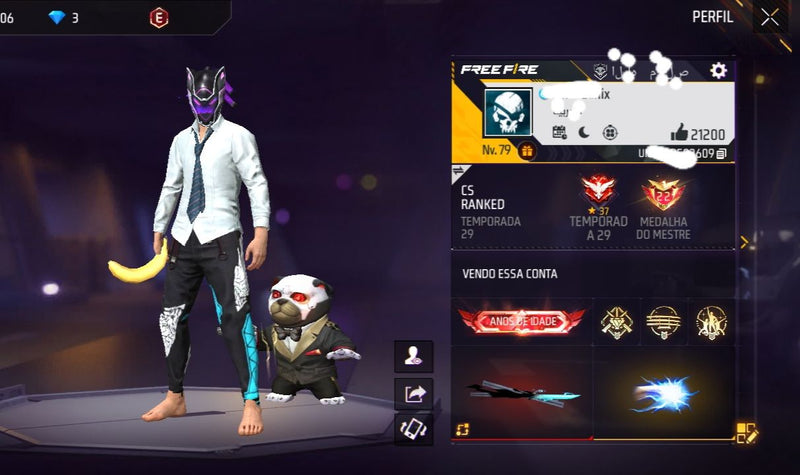This screenshot has height=475, width=800.
Task: Click the Vendo Essa Conta signature
Action: click(x=510, y=274)
